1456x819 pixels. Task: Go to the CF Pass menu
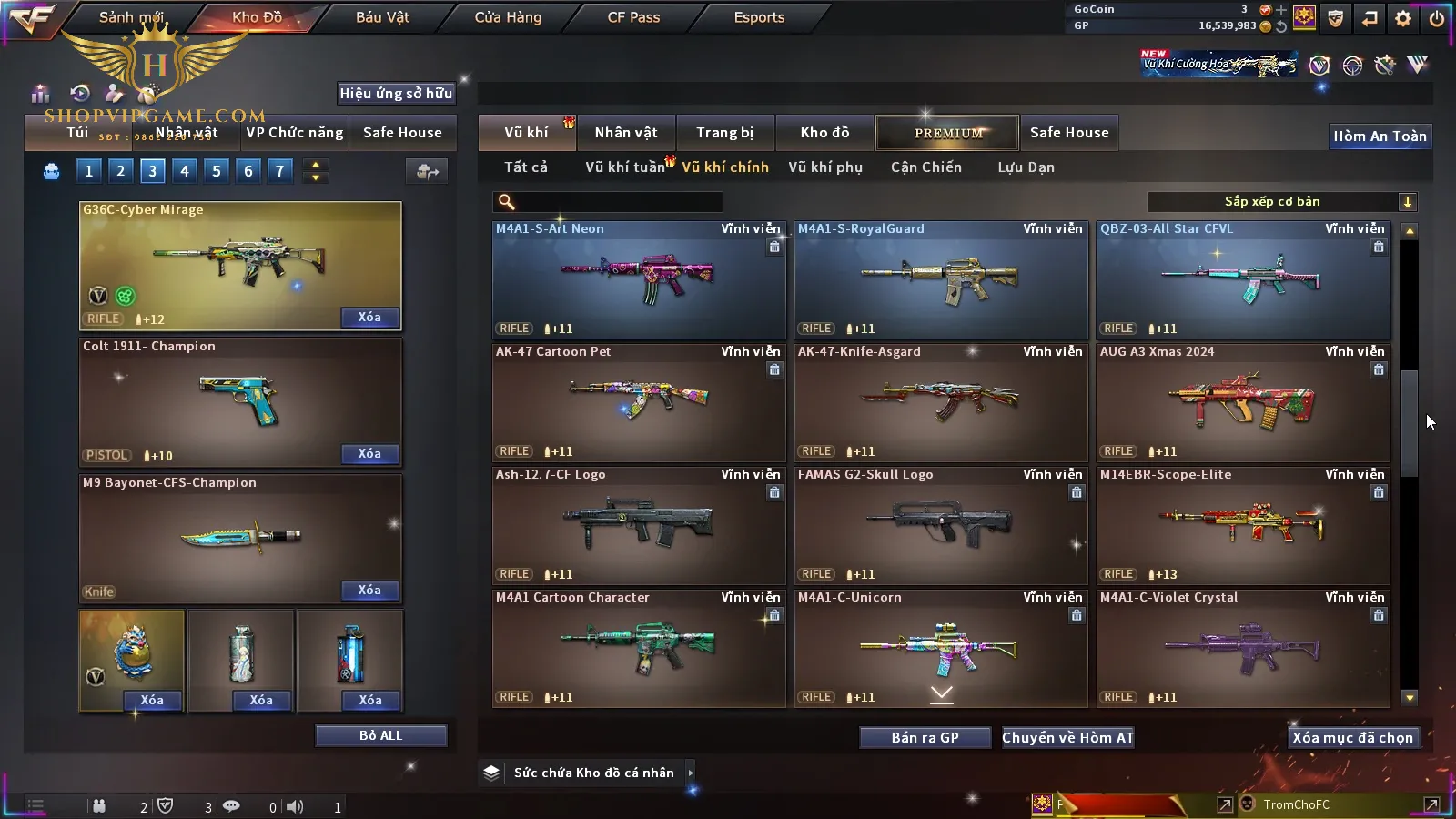633,17
